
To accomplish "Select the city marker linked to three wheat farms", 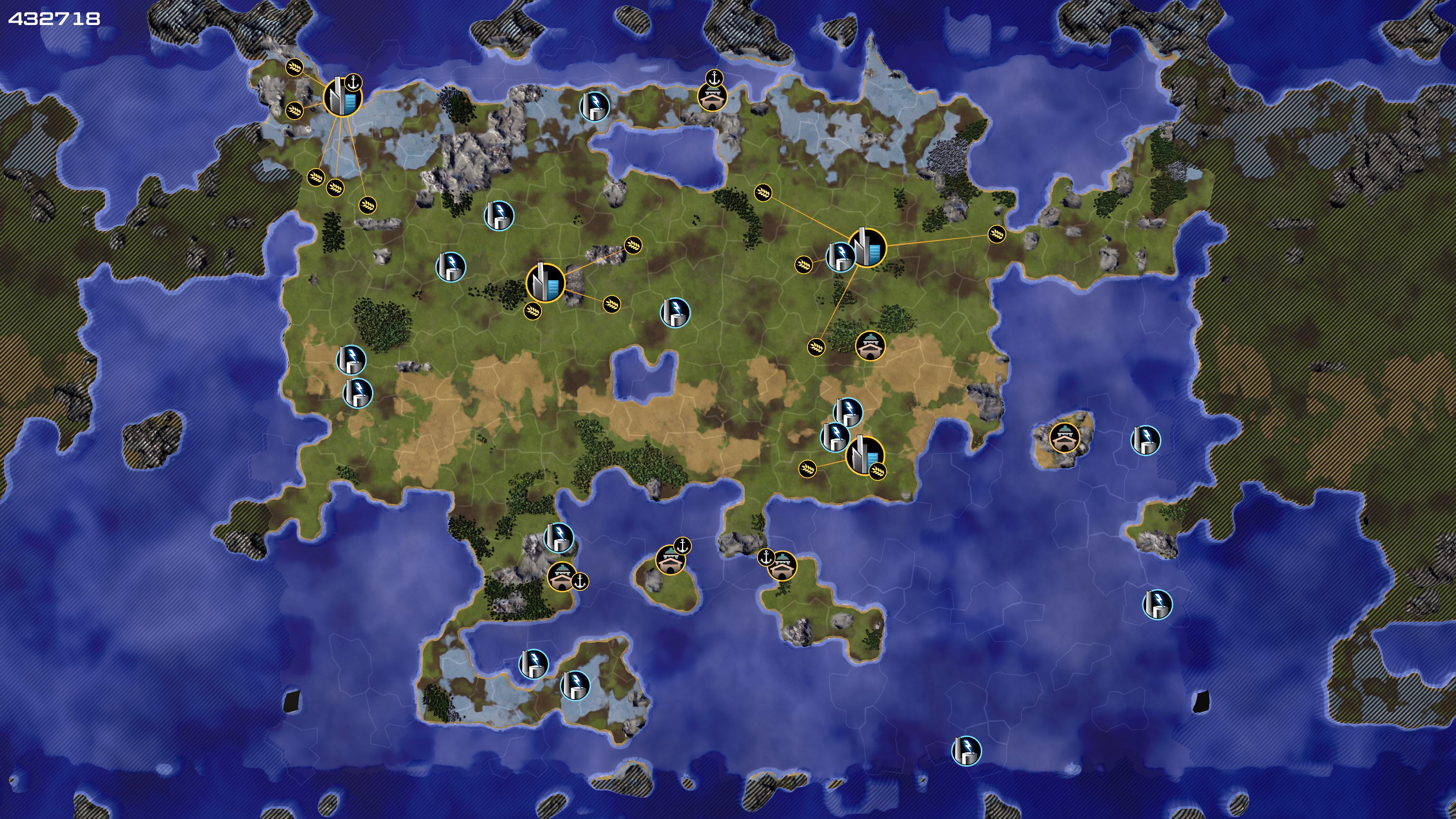I will tap(546, 282).
